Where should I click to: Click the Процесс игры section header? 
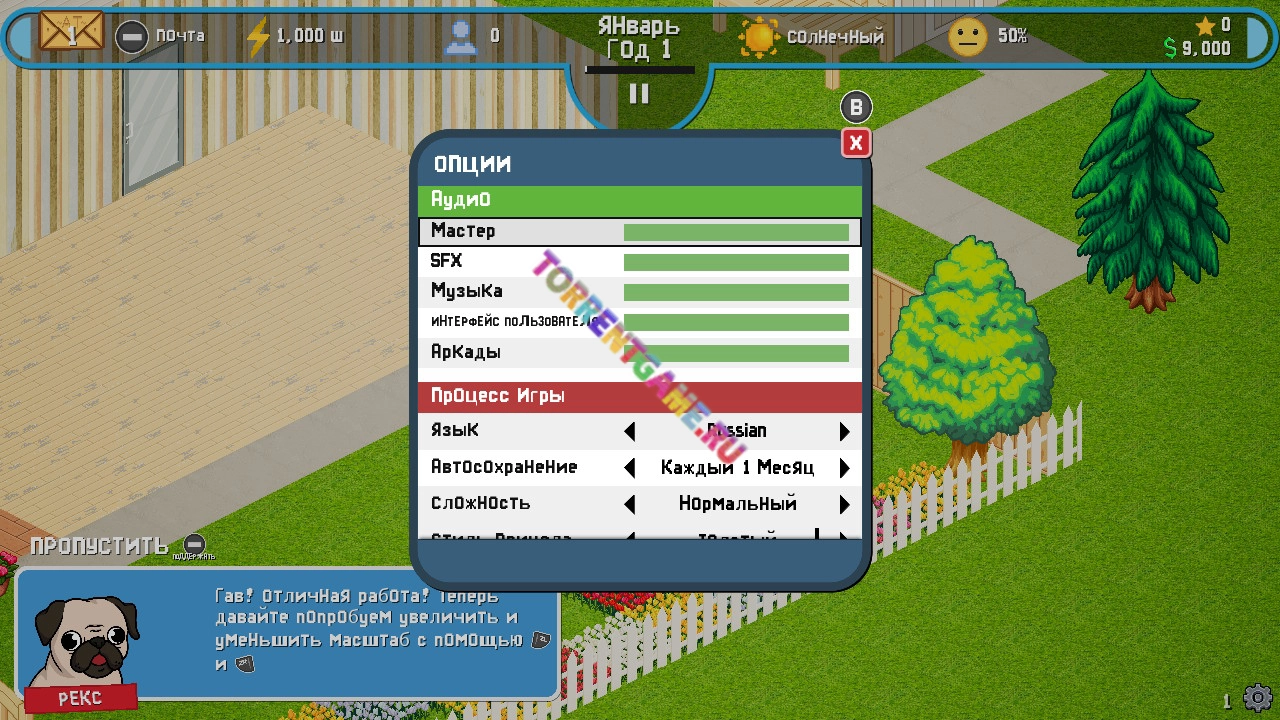tap(639, 396)
